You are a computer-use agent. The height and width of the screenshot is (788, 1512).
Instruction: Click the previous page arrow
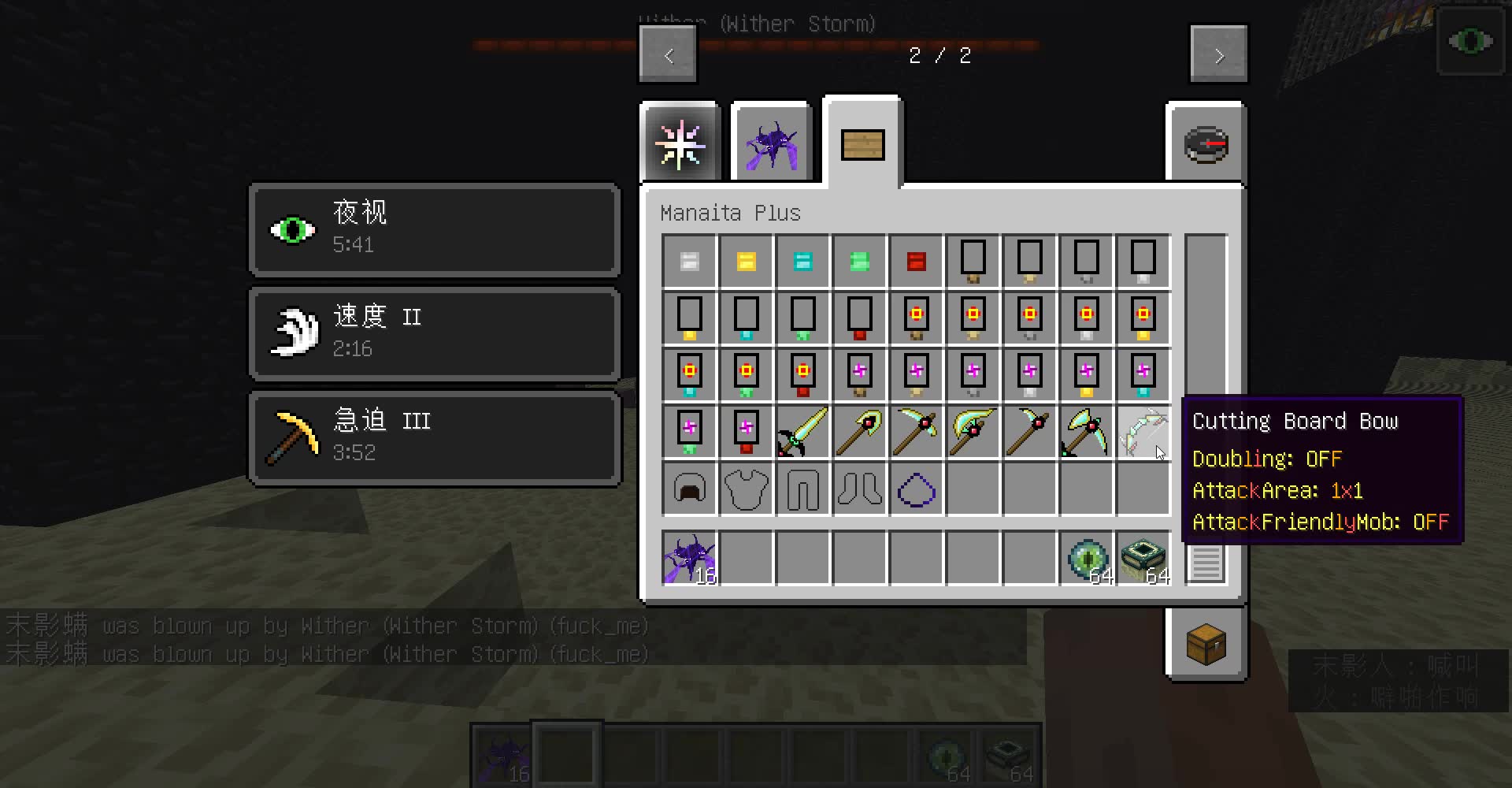[668, 54]
